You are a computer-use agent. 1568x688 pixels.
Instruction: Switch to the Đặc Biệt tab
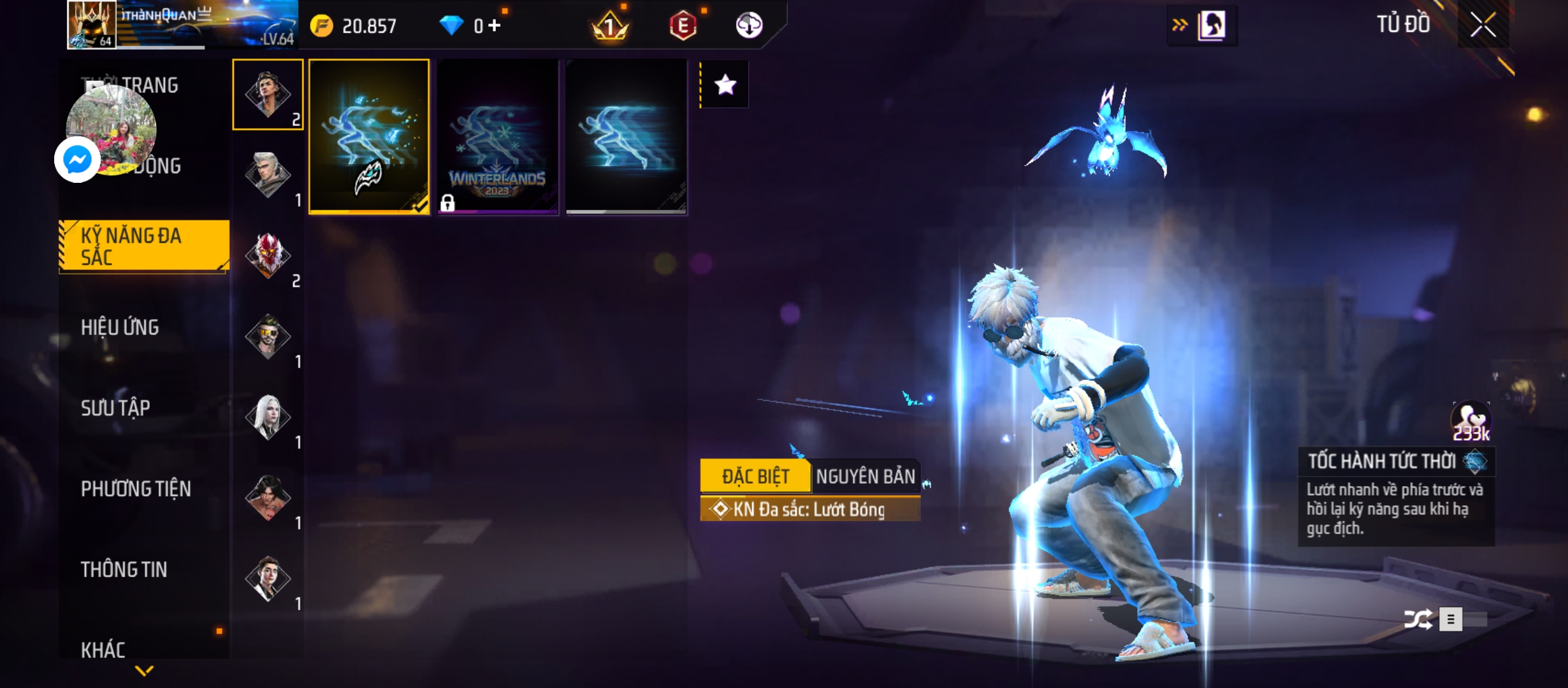pyautogui.click(x=755, y=477)
